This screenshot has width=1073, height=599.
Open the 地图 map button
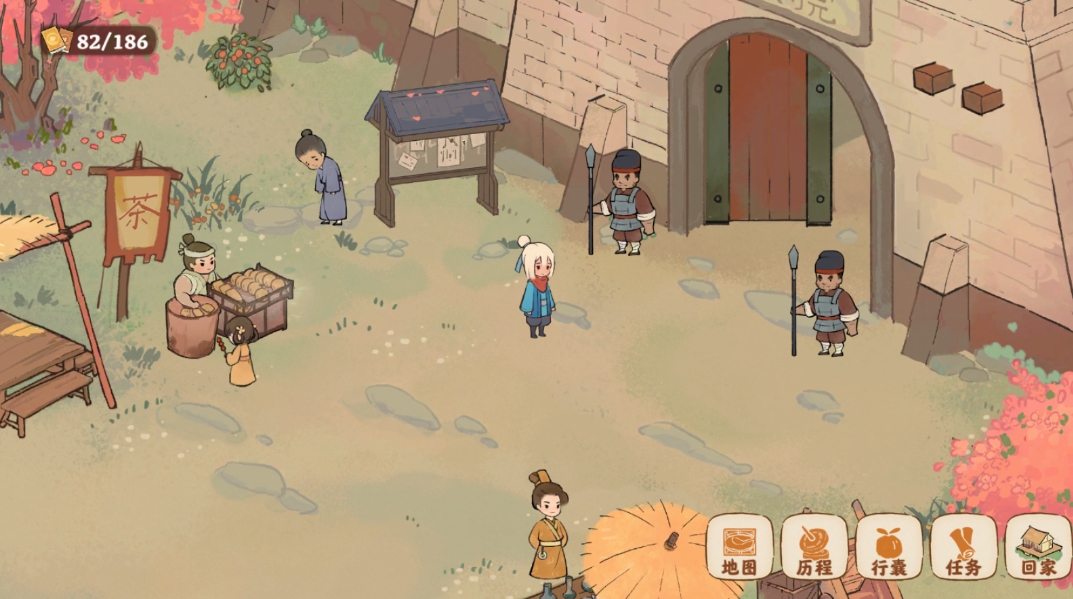tap(739, 547)
